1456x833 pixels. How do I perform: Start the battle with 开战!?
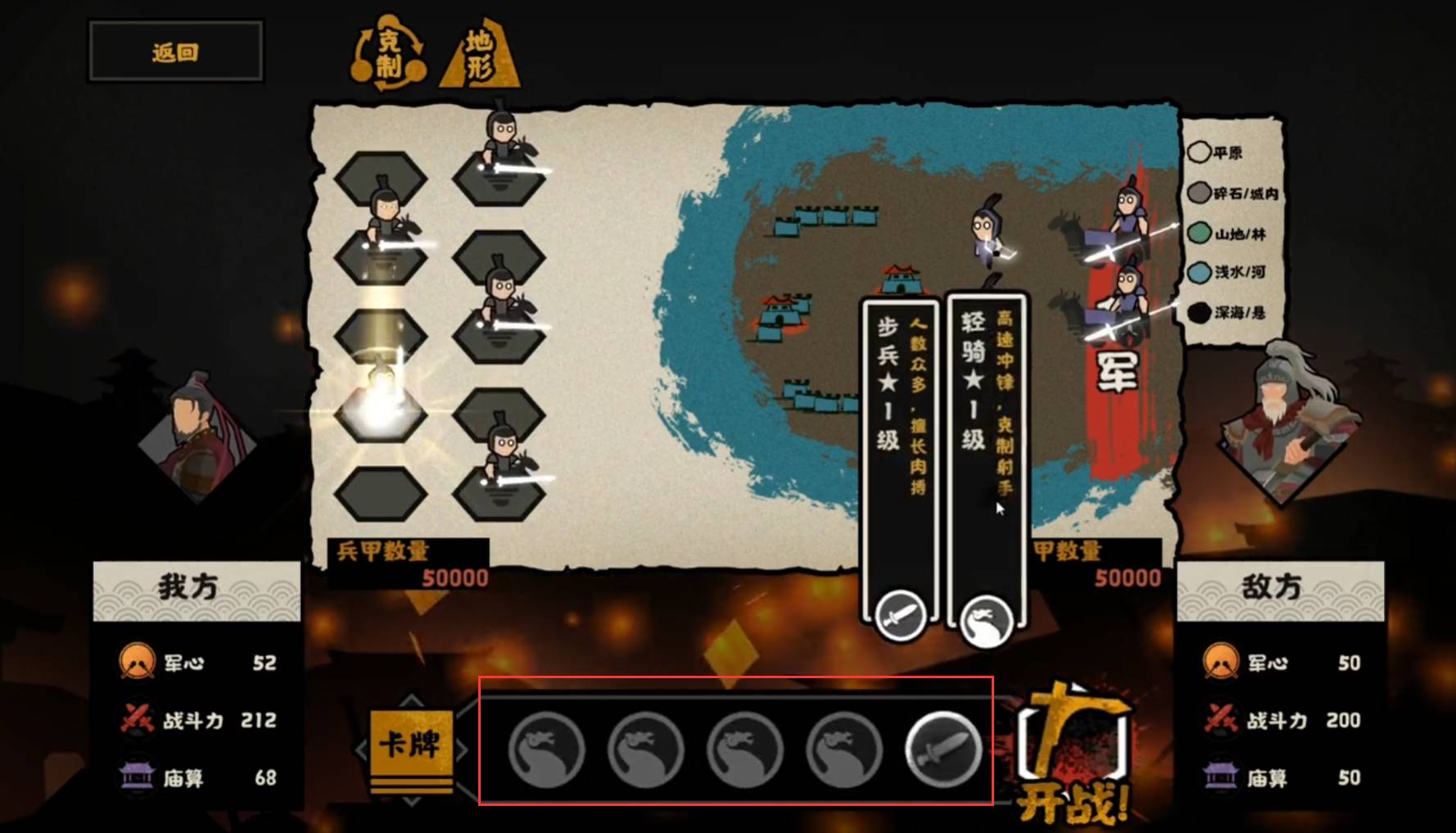pos(1074,755)
